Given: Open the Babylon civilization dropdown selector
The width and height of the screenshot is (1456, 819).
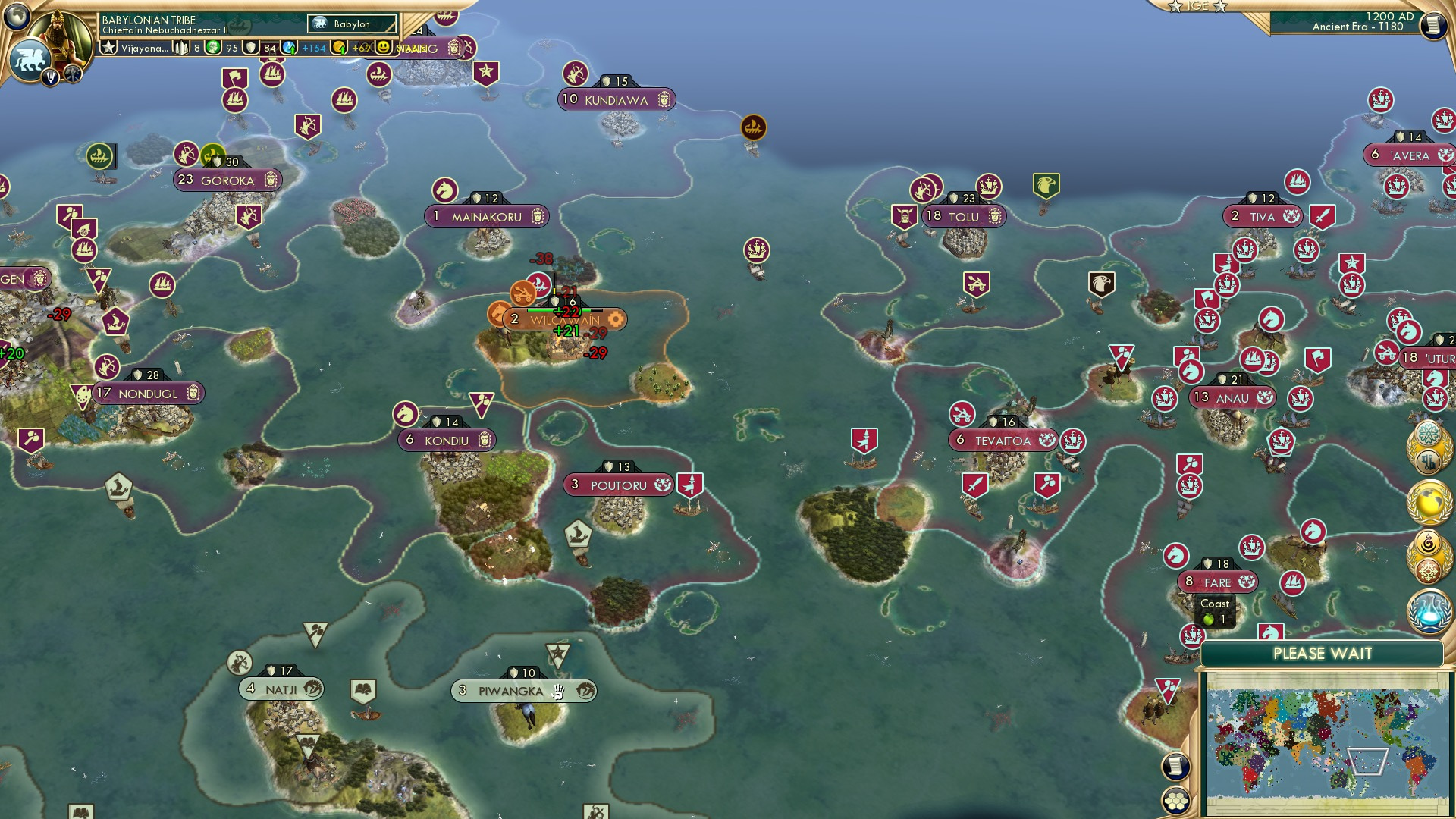Looking at the screenshot, I should 350,24.
